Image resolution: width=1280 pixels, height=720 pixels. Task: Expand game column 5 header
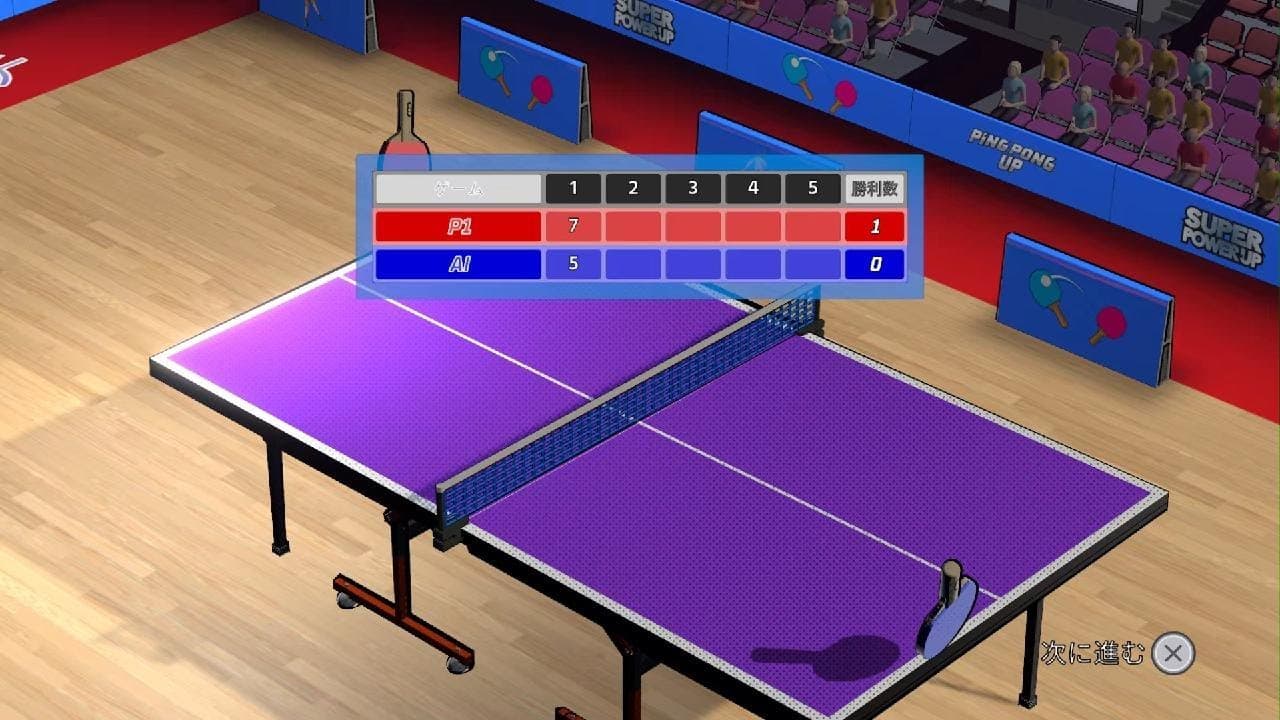pyautogui.click(x=814, y=186)
